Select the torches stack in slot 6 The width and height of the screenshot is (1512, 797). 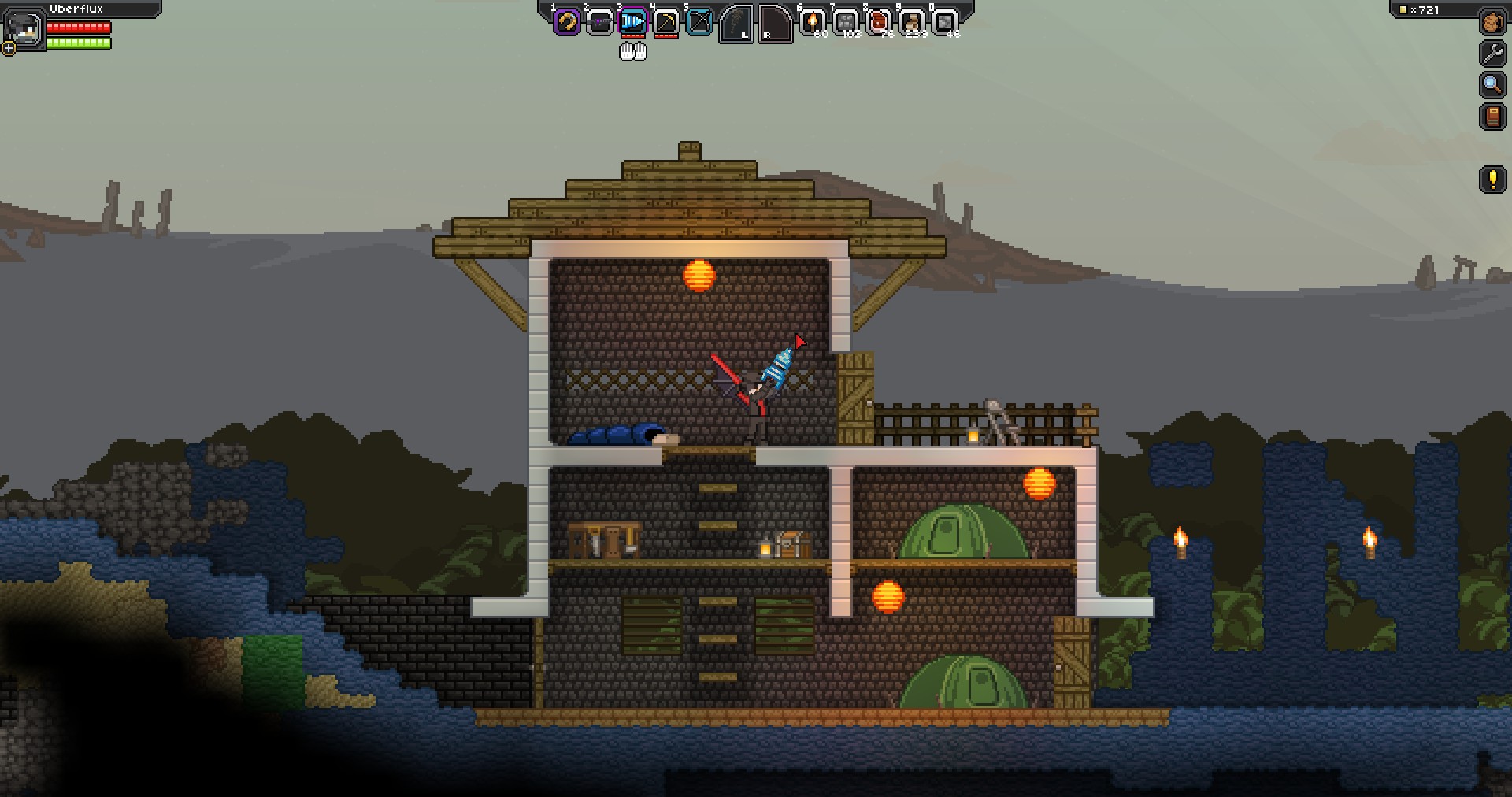pyautogui.click(x=811, y=22)
